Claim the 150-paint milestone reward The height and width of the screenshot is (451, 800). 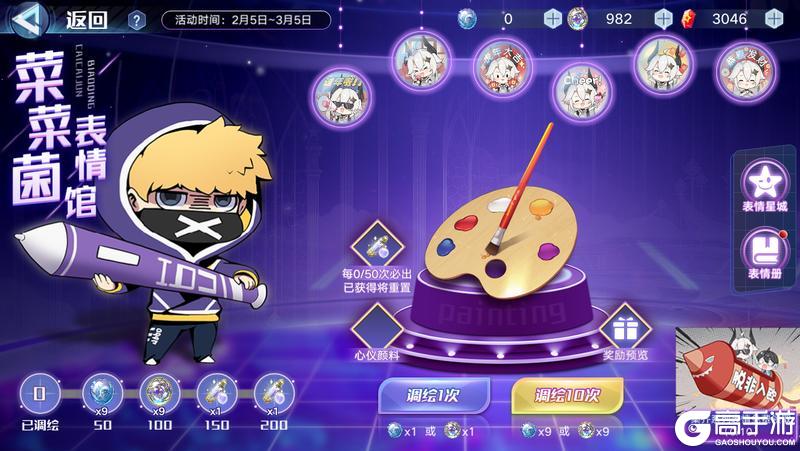tap(213, 391)
